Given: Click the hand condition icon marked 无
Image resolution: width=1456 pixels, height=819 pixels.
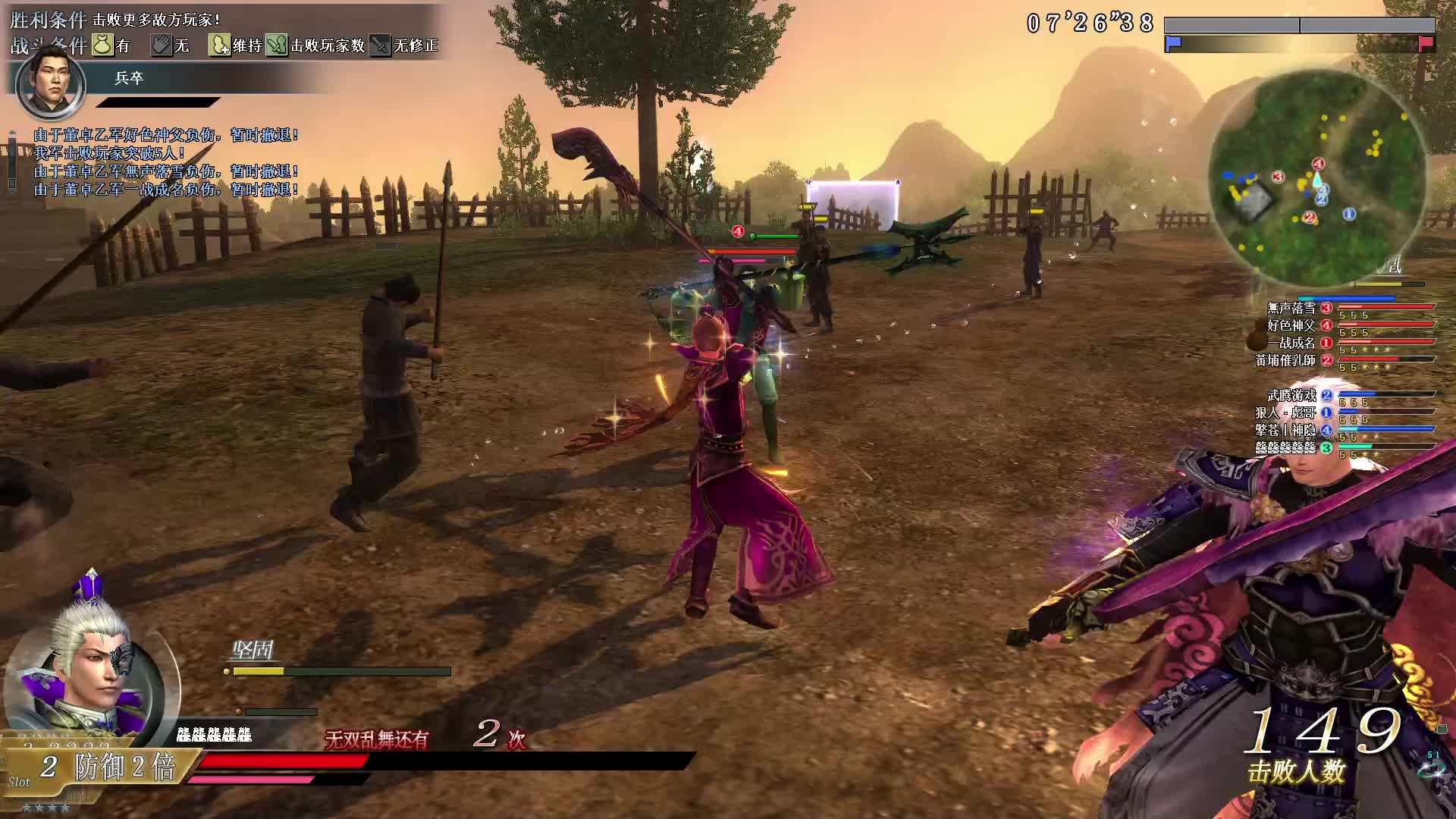Looking at the screenshot, I should click(161, 45).
